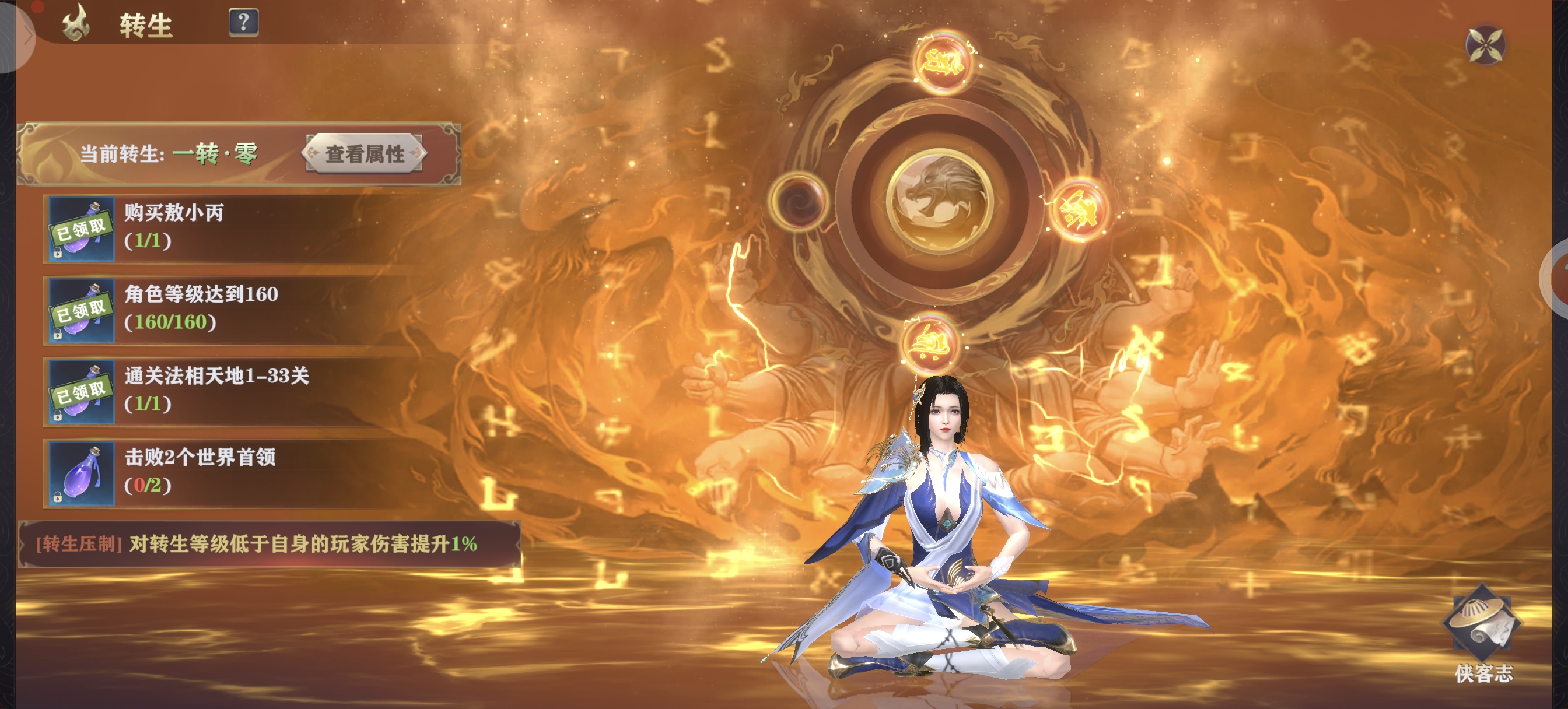Select the 击败2个世界首领 task row
The height and width of the screenshot is (709, 1568).
click(243, 473)
